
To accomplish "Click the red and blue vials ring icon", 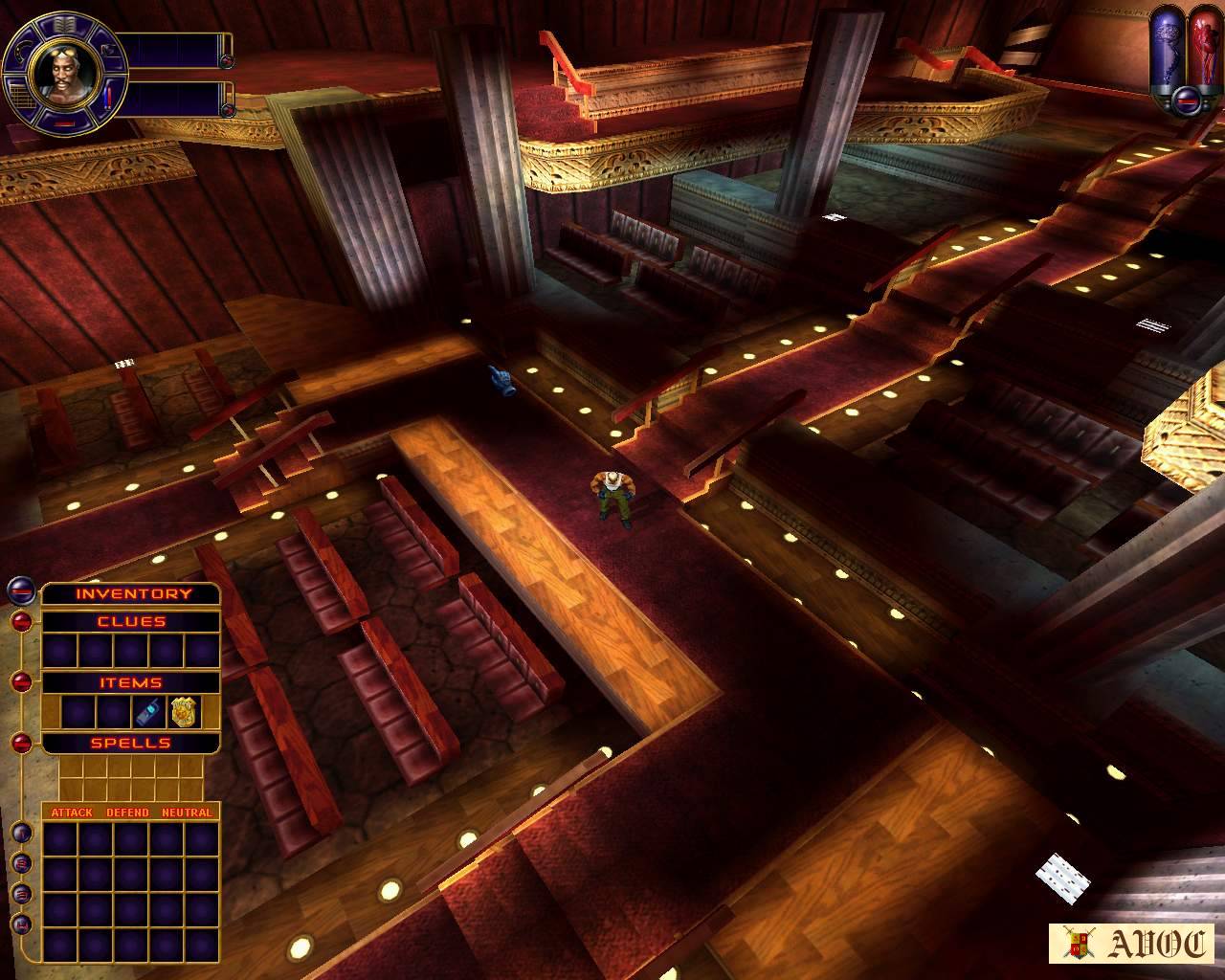I will [105, 97].
